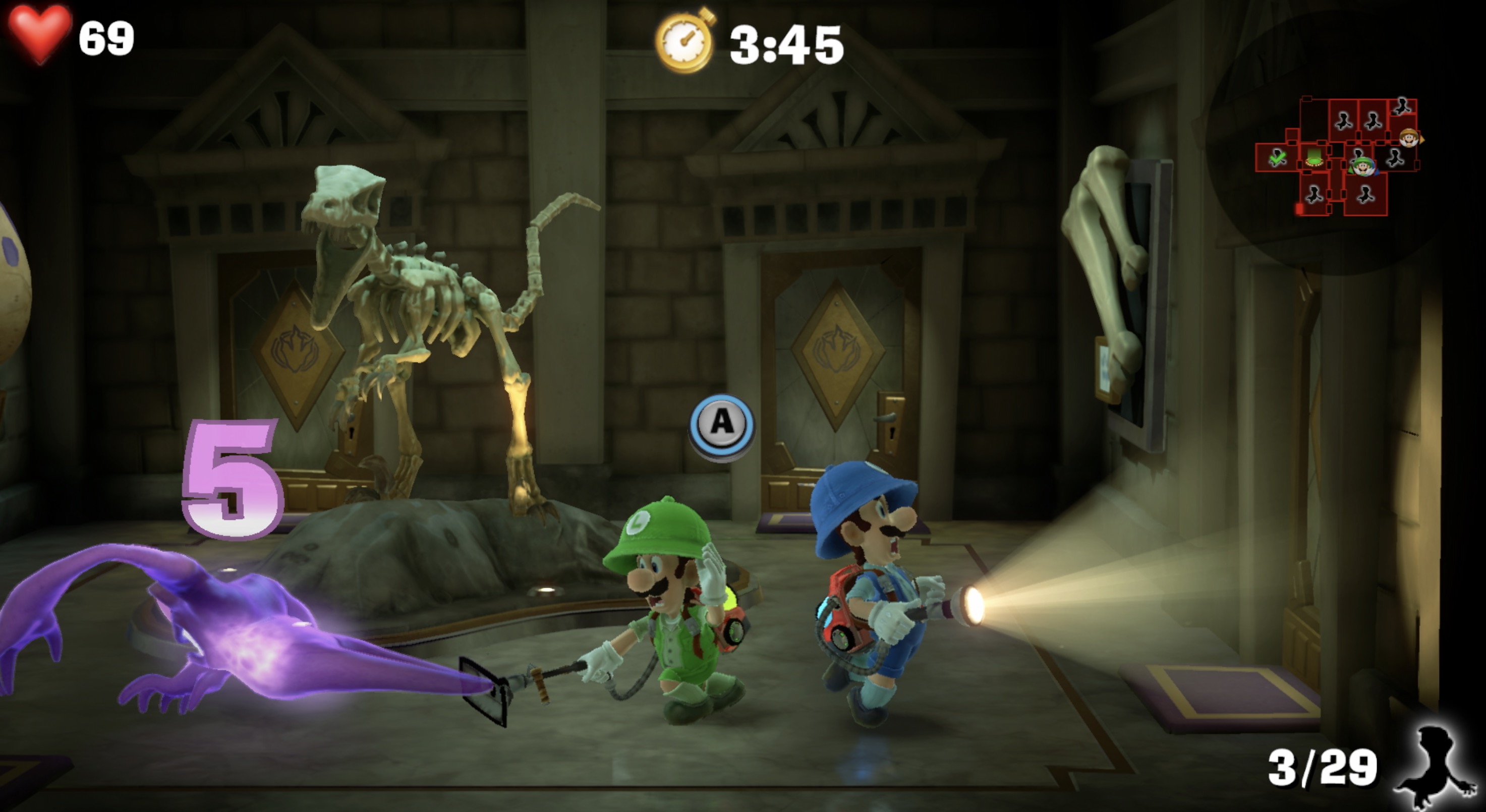Click the green Luigi marker on the minimap
Viewport: 1486px width, 812px height.
[1363, 167]
